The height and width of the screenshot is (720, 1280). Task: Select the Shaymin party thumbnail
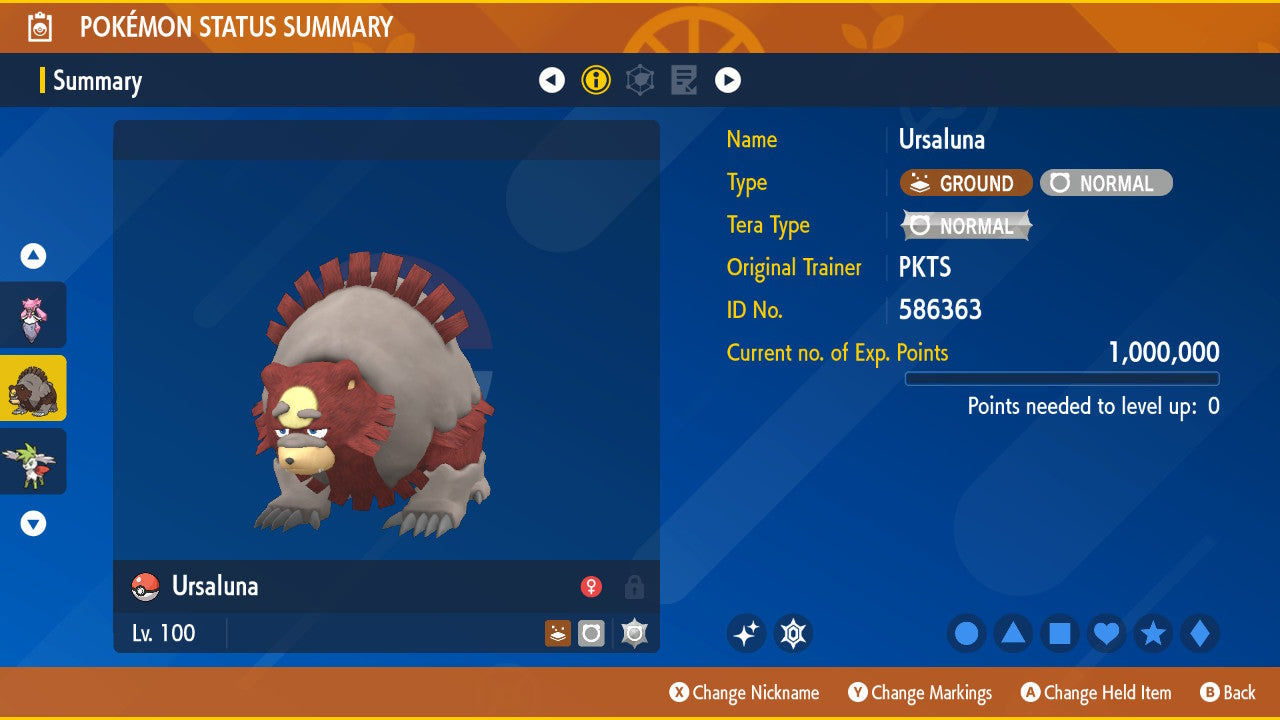33,461
